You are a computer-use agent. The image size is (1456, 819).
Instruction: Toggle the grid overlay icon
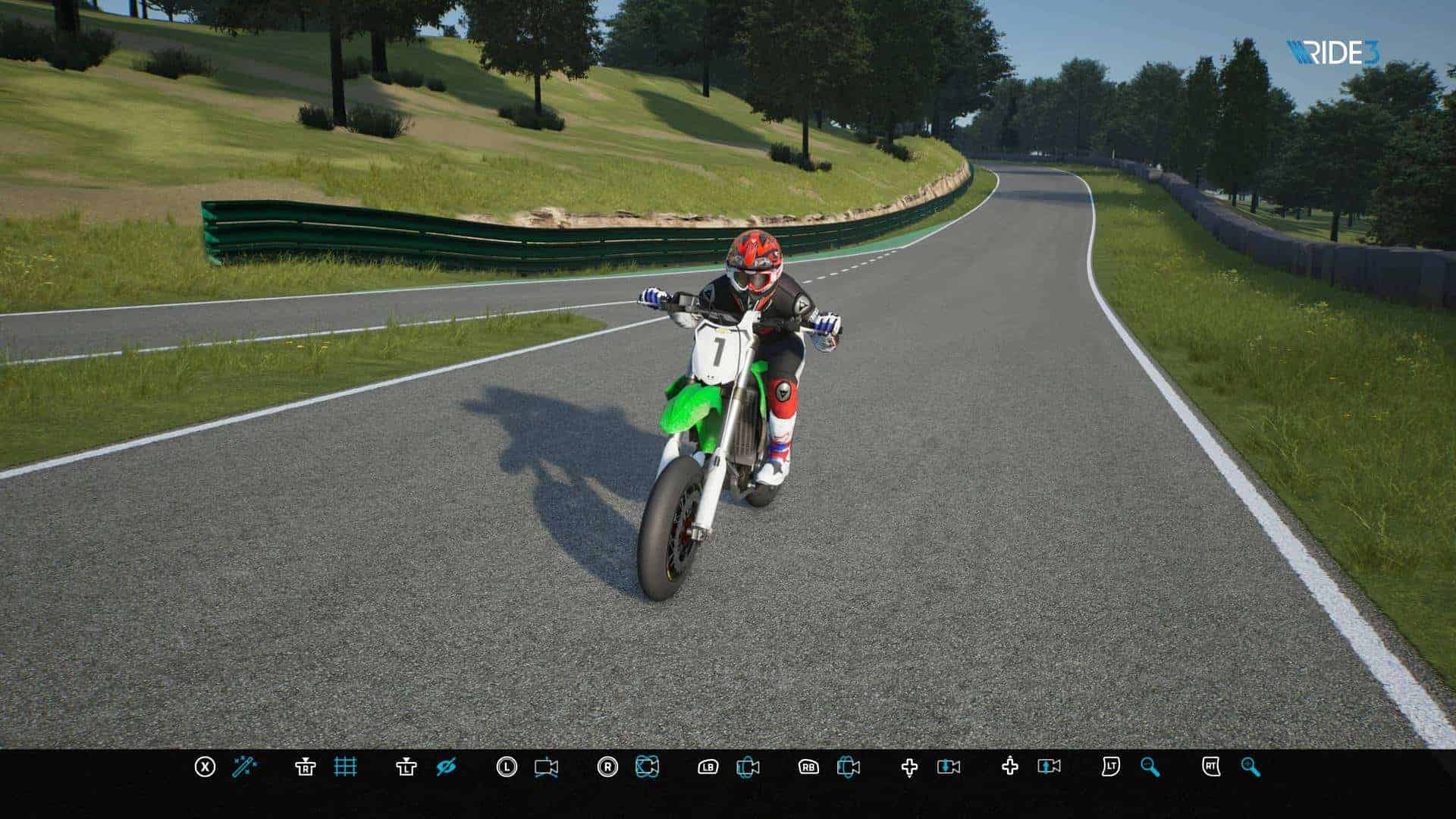[x=345, y=767]
